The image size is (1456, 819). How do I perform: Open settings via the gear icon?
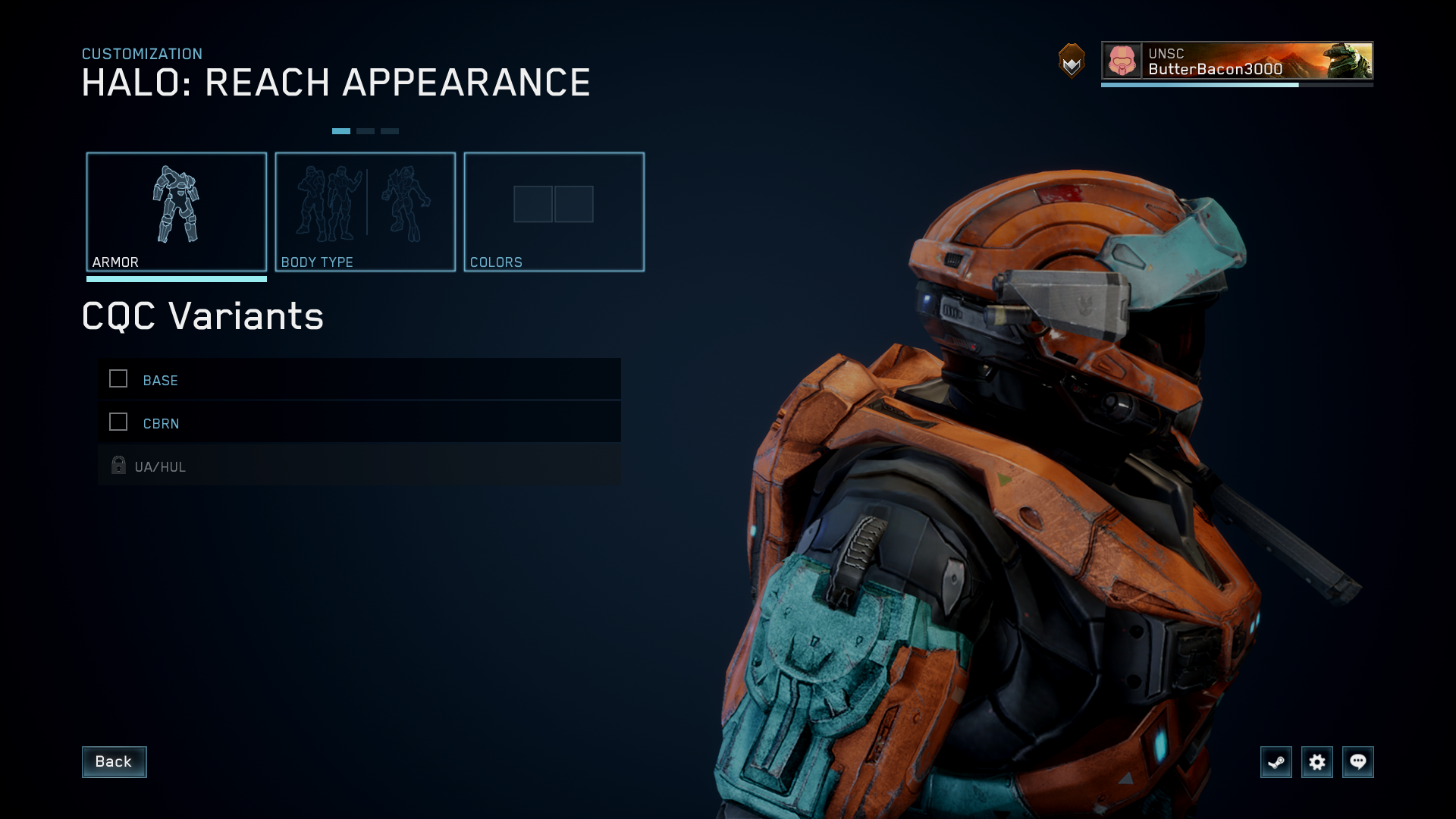coord(1316,762)
